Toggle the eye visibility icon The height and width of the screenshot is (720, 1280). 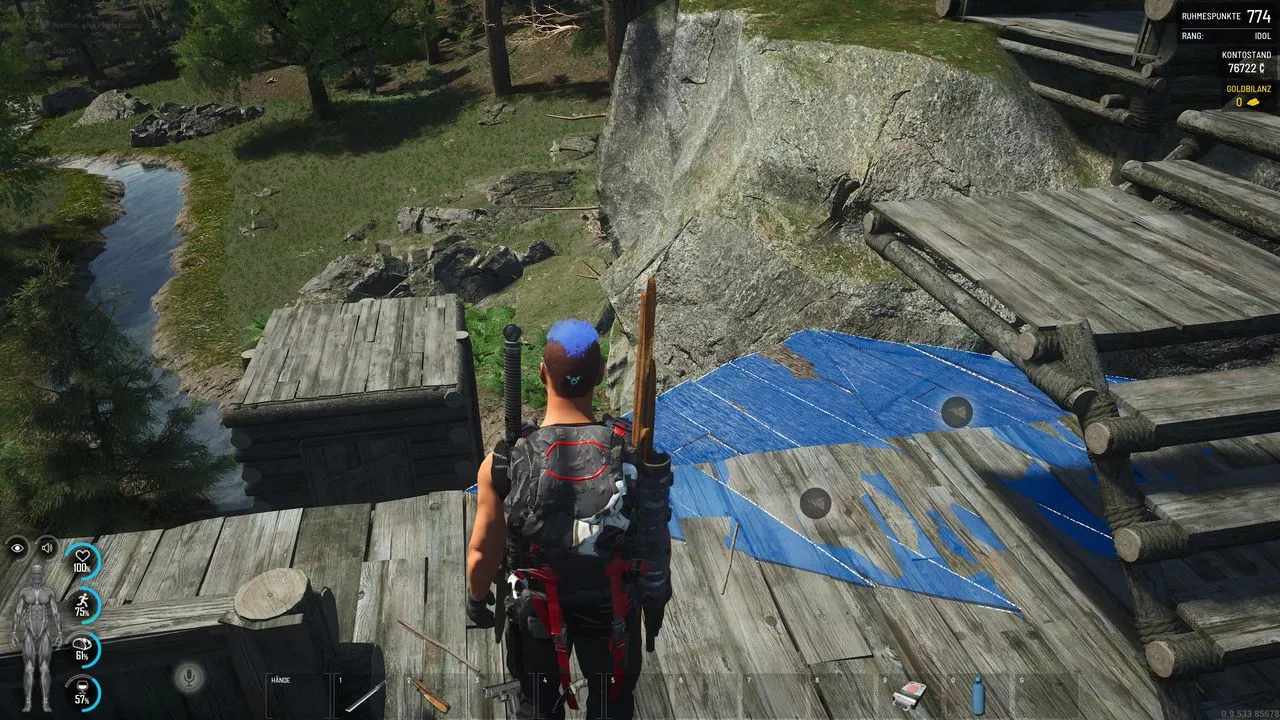[17, 547]
